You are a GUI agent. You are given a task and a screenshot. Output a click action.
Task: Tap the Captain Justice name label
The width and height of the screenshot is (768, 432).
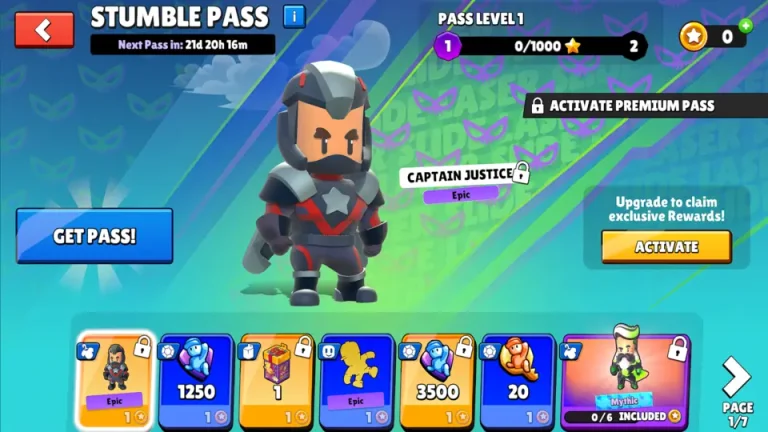pyautogui.click(x=460, y=176)
